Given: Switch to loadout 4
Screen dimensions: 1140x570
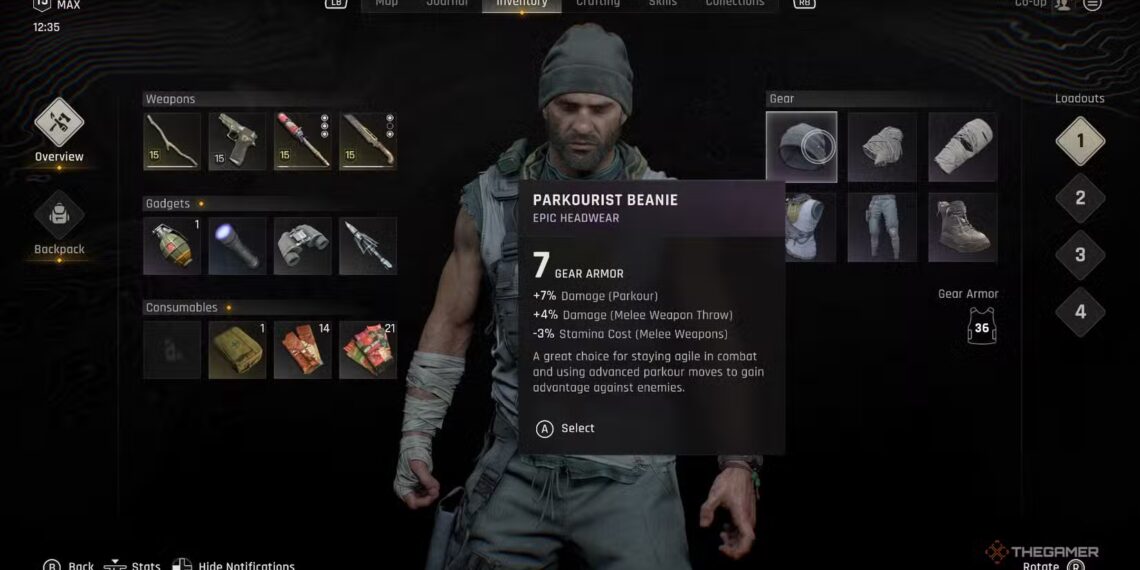Looking at the screenshot, I should [1080, 312].
